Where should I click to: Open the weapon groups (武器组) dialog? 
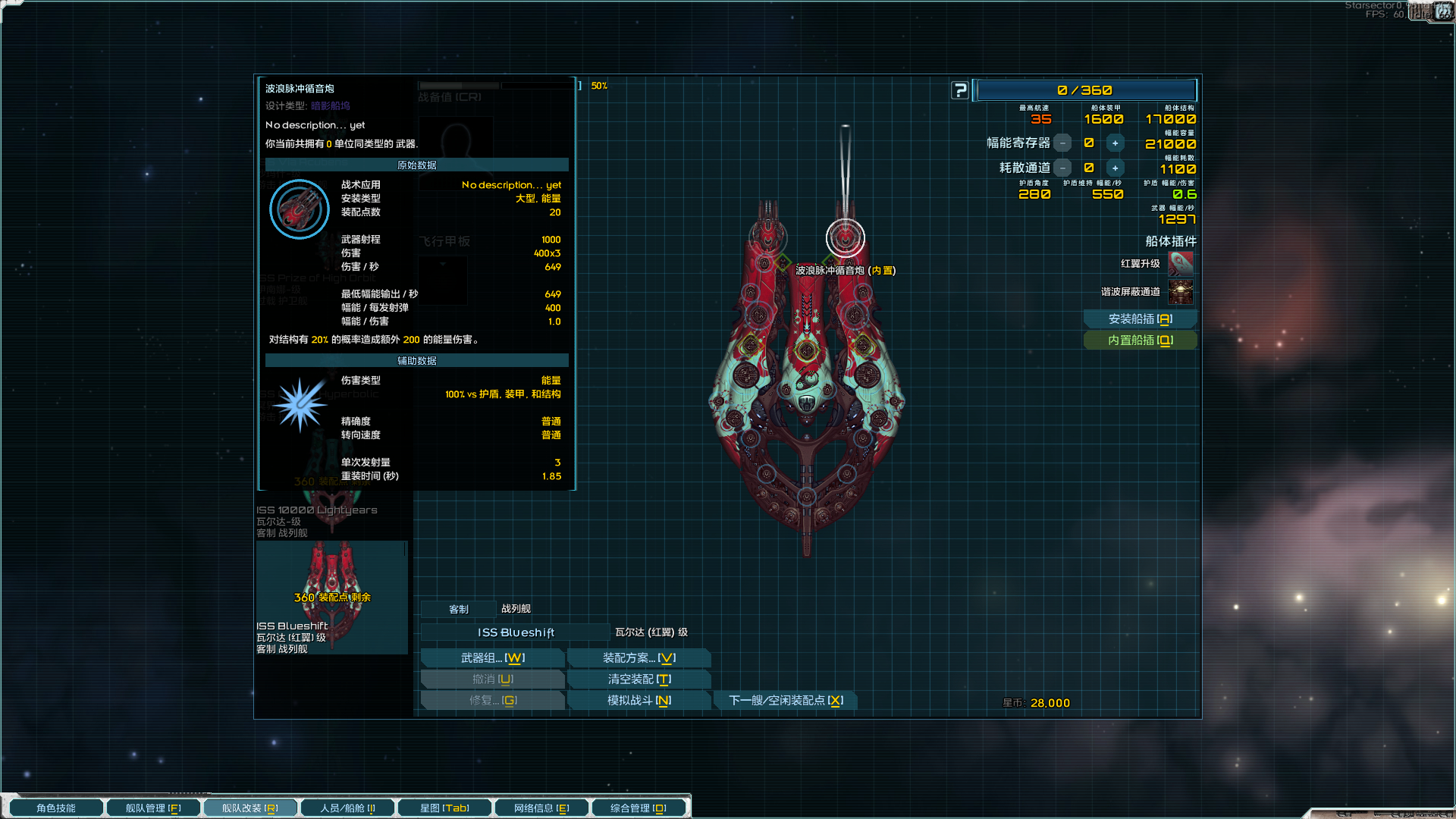pos(492,658)
